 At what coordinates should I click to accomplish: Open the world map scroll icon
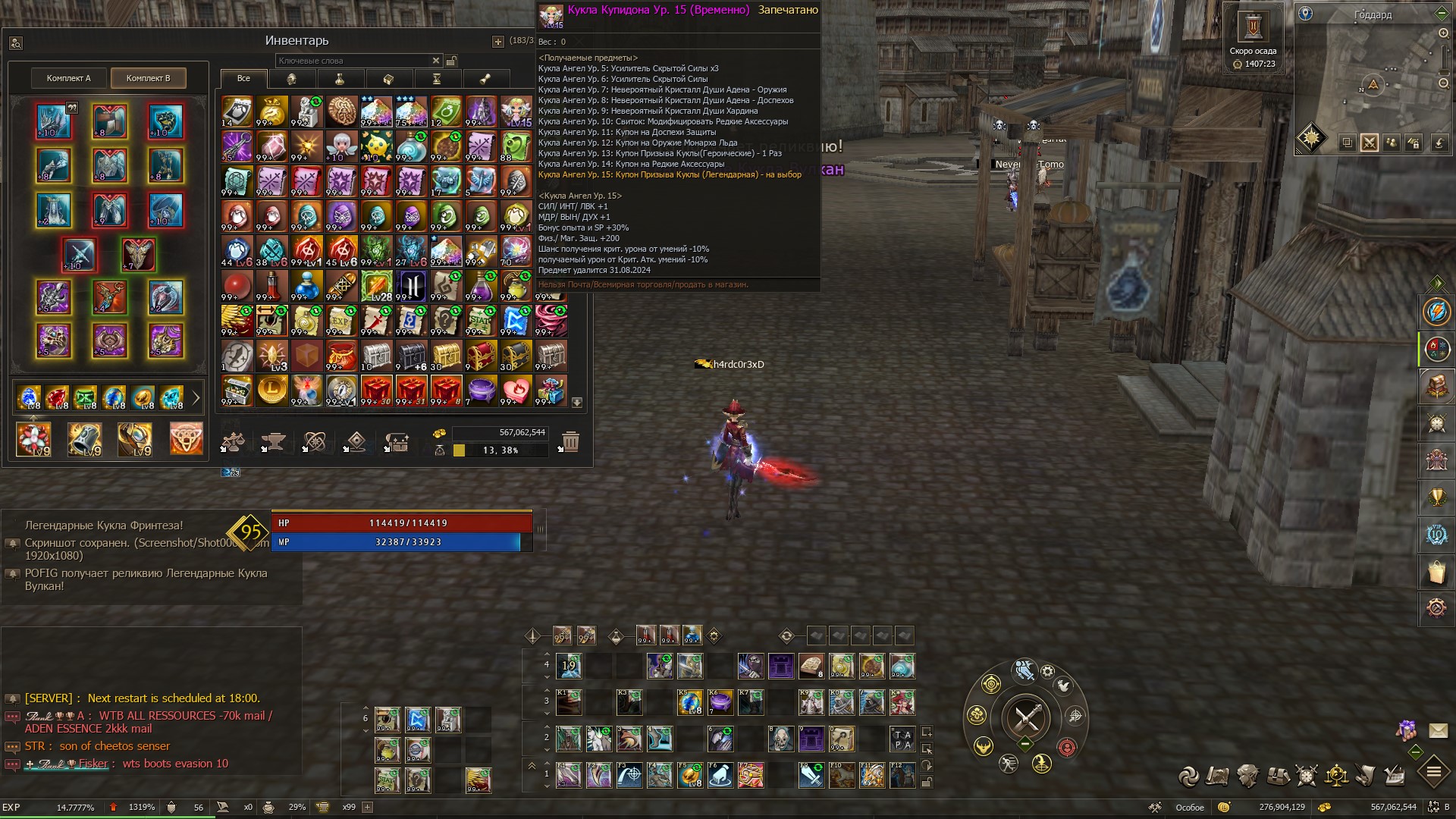coord(1218,775)
